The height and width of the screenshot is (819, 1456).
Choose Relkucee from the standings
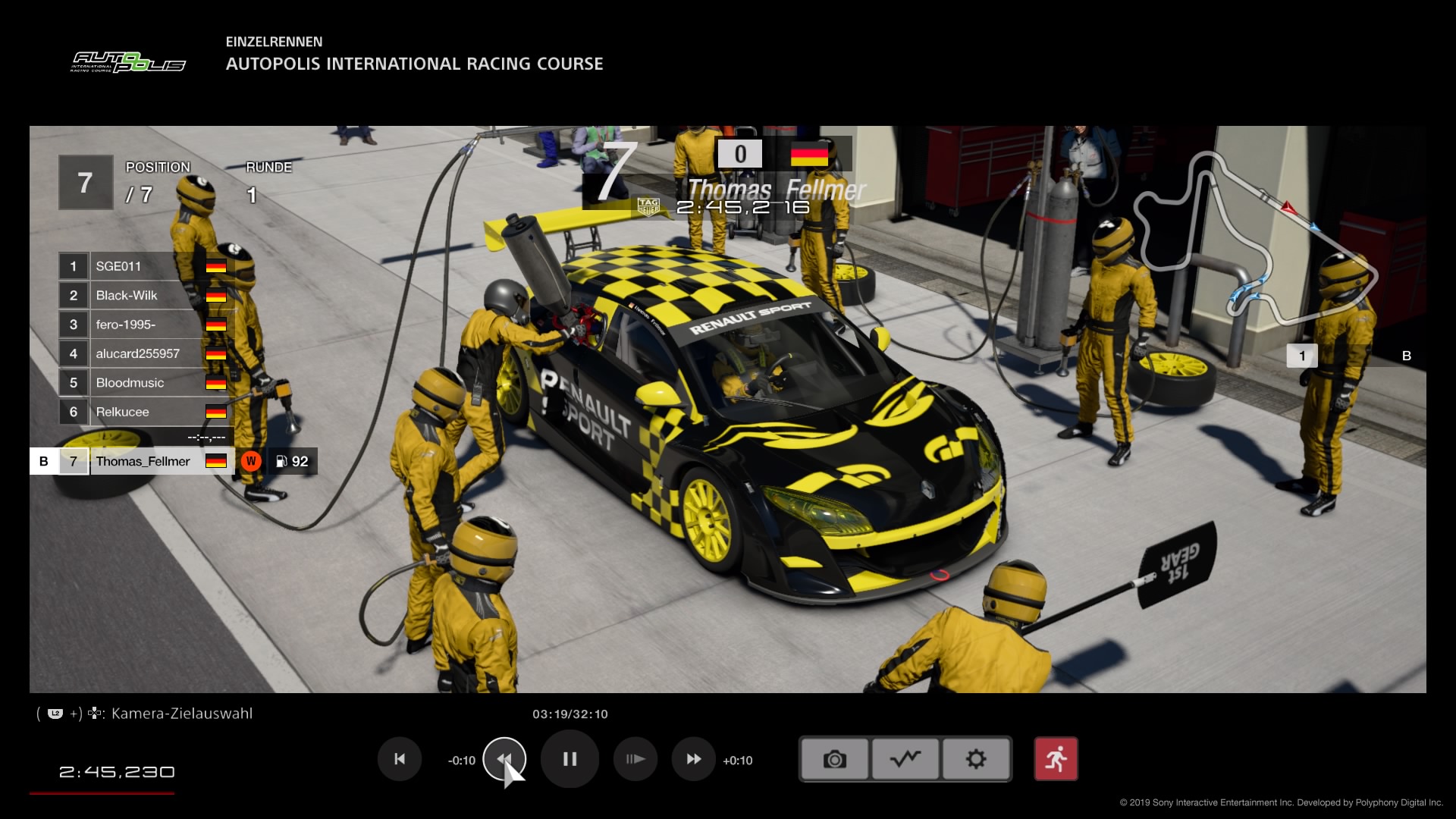pyautogui.click(x=144, y=413)
